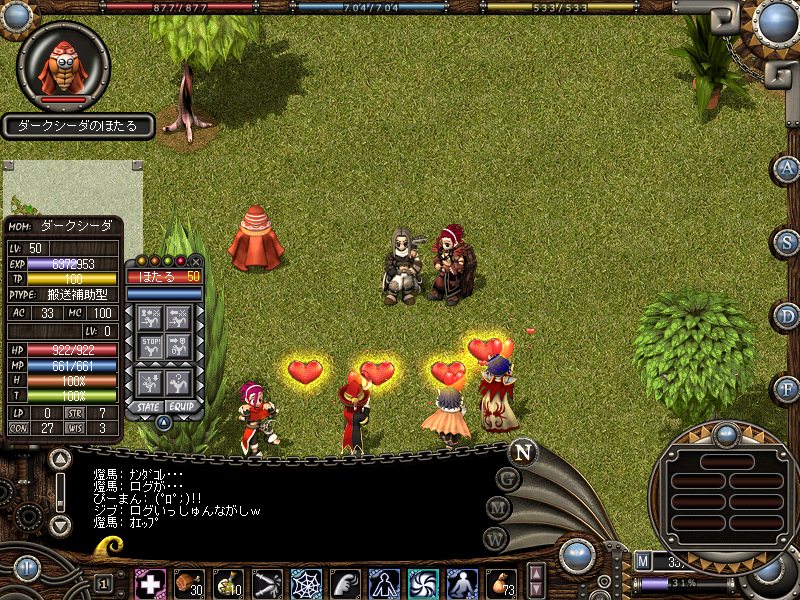
Task: Use the orange pouch item with 73 count
Action: pyautogui.click(x=500, y=583)
